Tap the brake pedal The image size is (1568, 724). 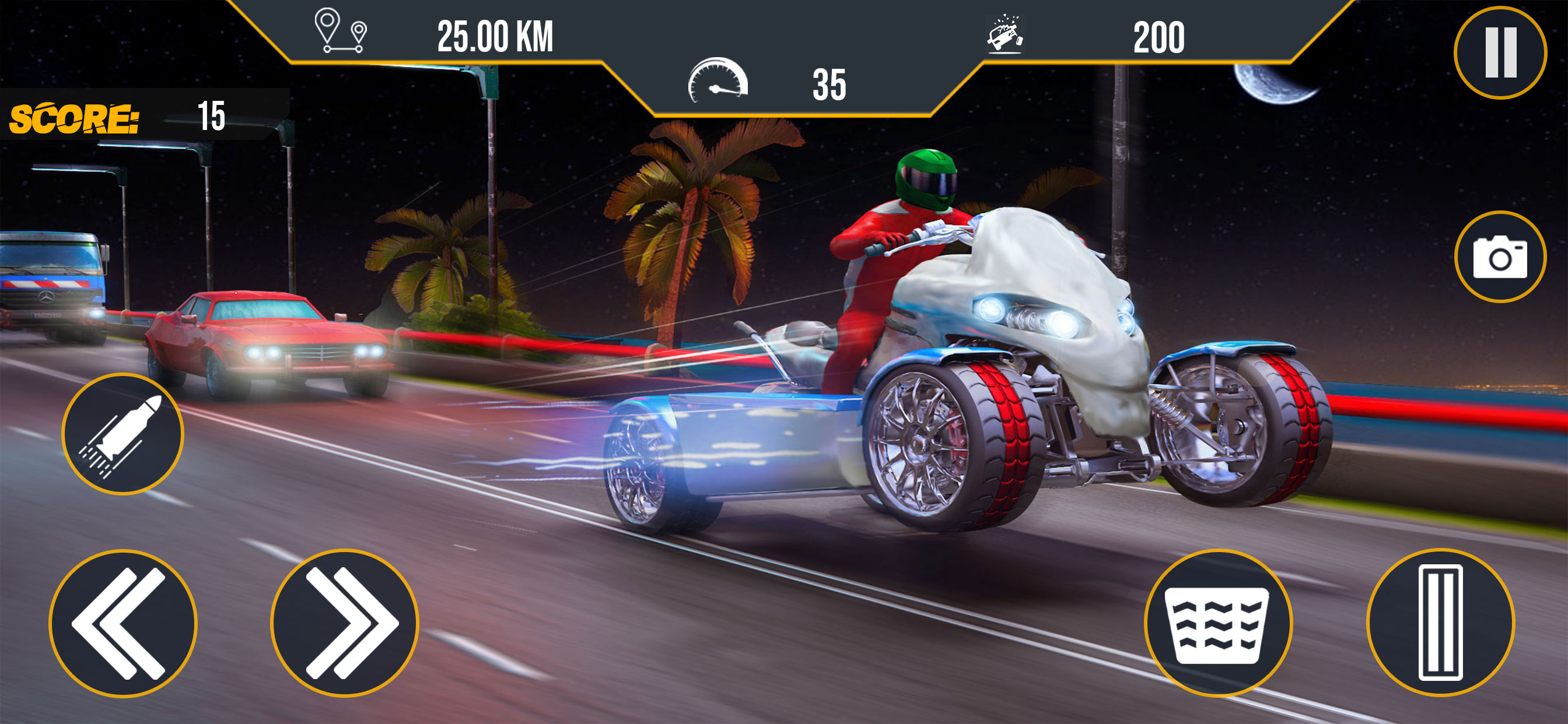tap(1217, 623)
